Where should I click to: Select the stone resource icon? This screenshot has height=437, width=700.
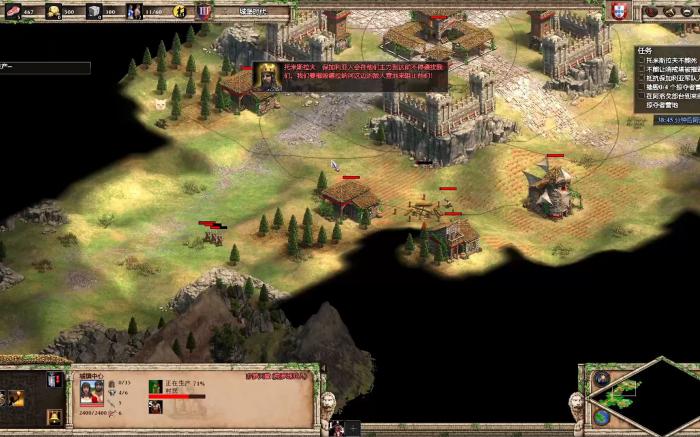[x=93, y=11]
